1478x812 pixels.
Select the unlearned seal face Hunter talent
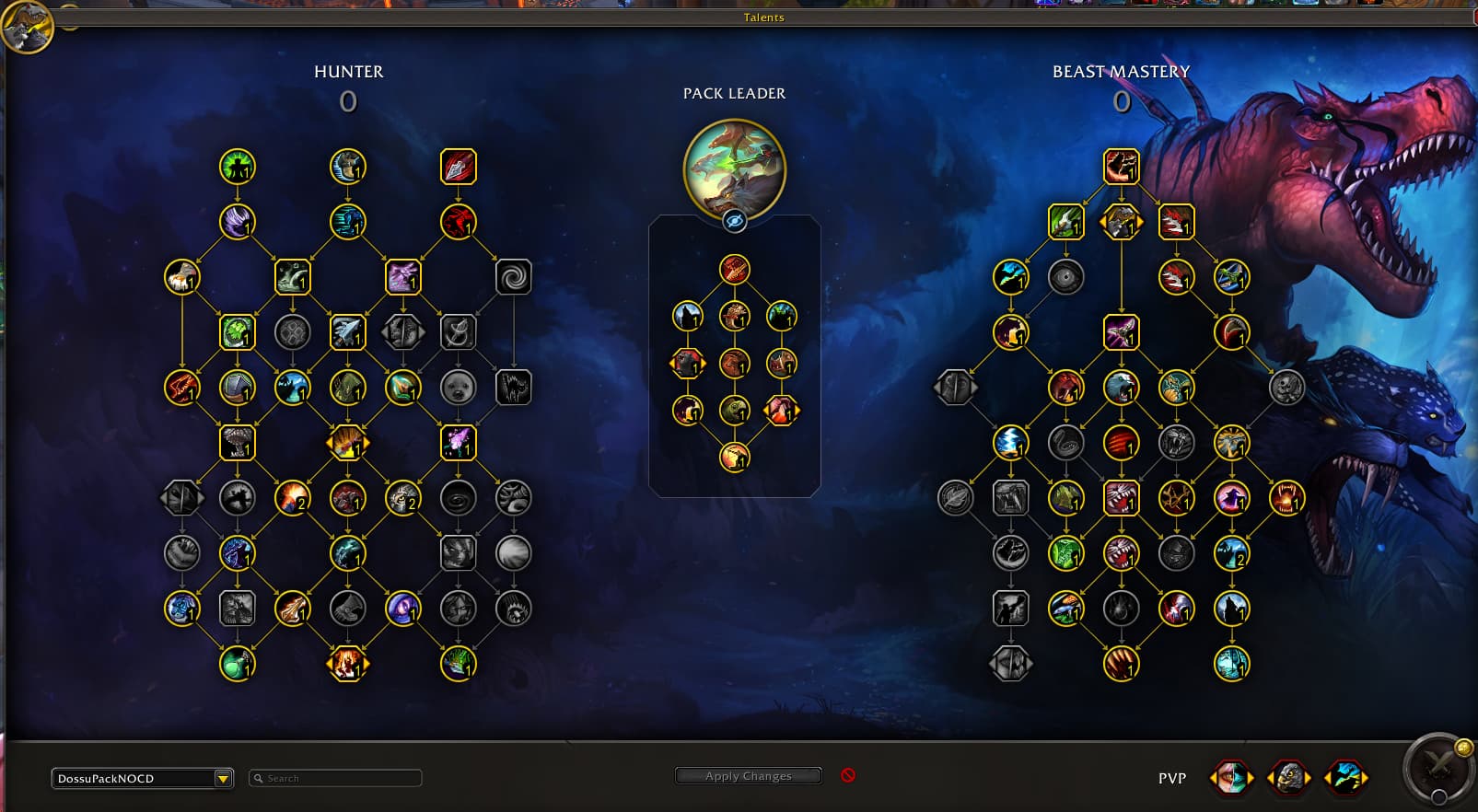click(x=458, y=388)
